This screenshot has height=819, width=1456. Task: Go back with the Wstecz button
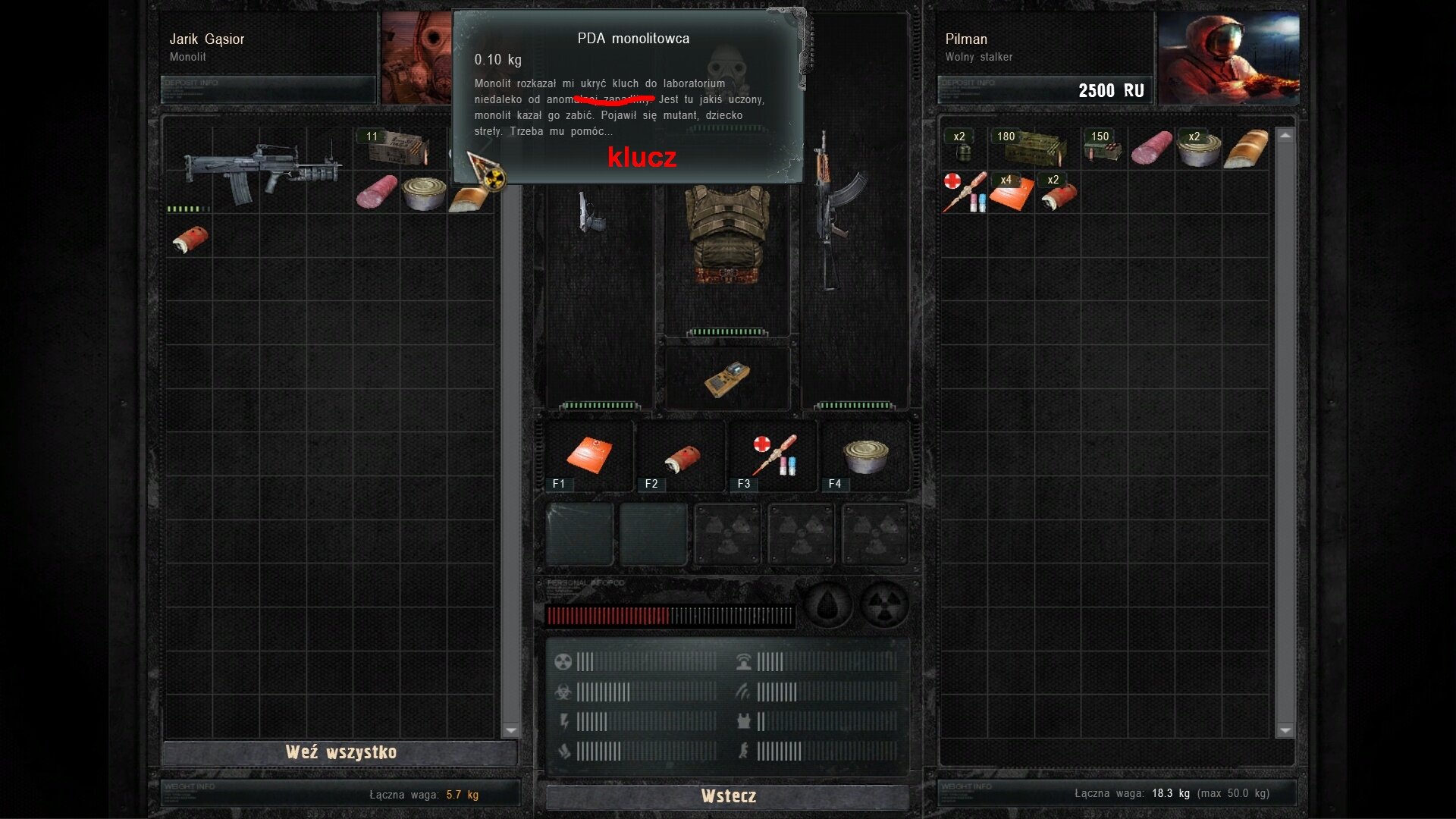pyautogui.click(x=727, y=796)
